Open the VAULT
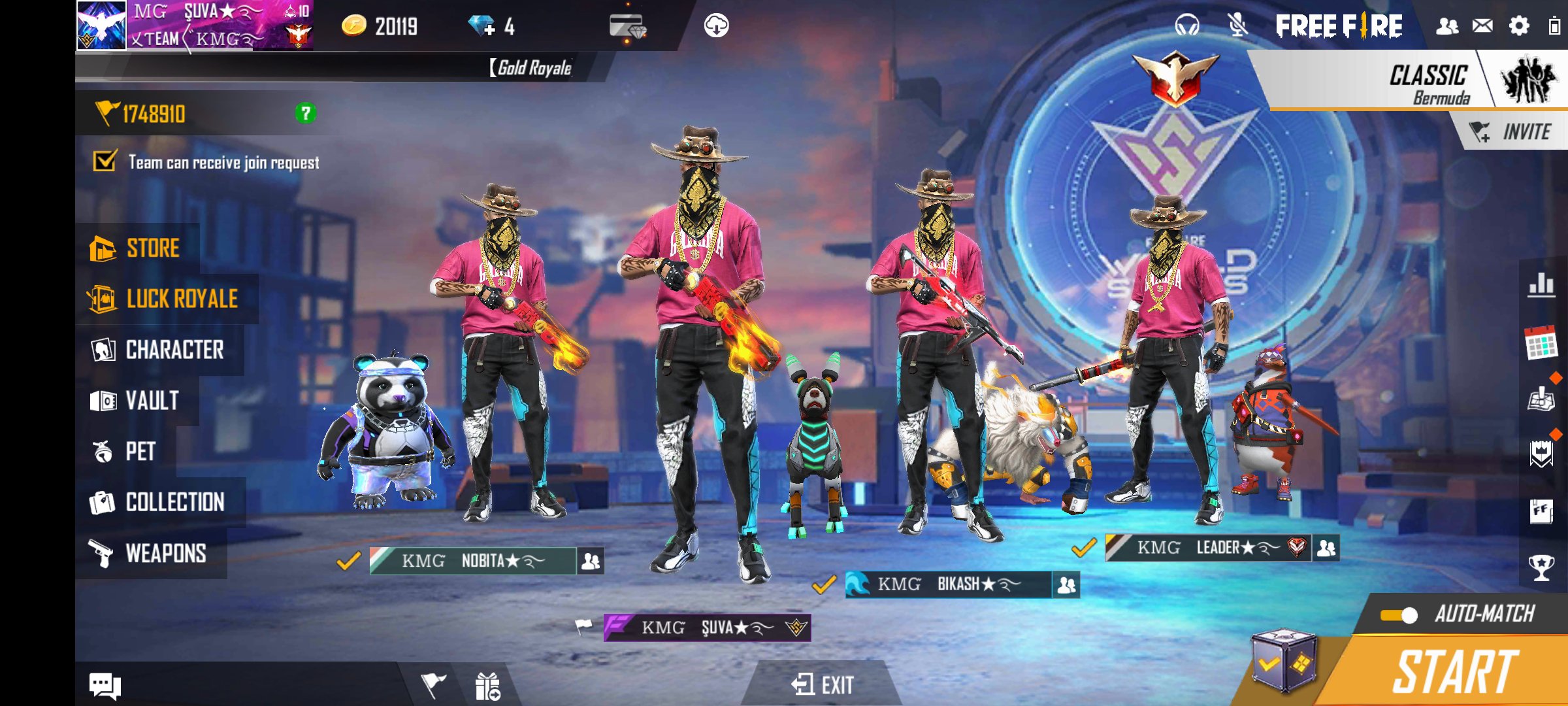Image resolution: width=1568 pixels, height=706 pixels. [136, 401]
